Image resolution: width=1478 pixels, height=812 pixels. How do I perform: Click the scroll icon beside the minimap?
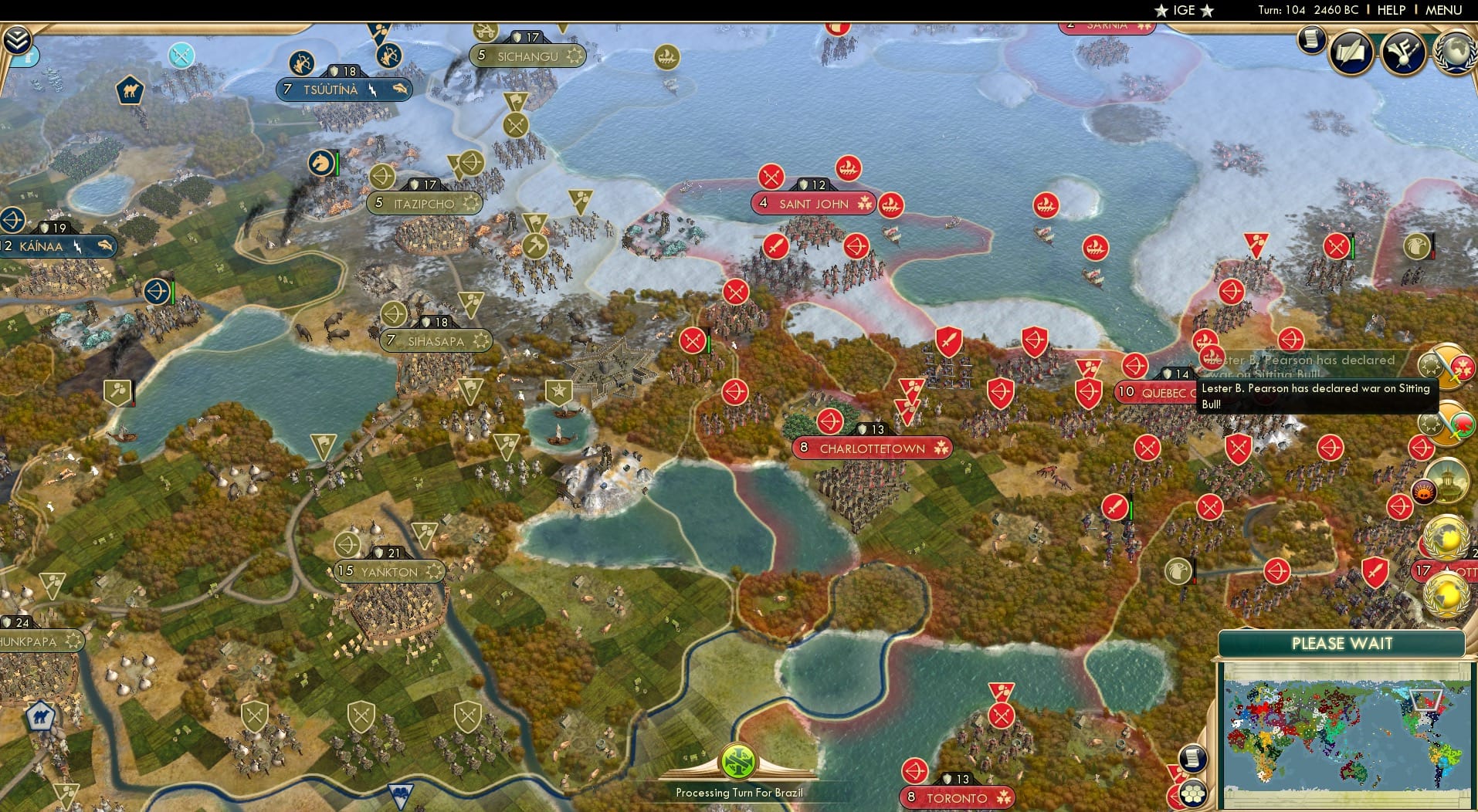click(x=1192, y=757)
